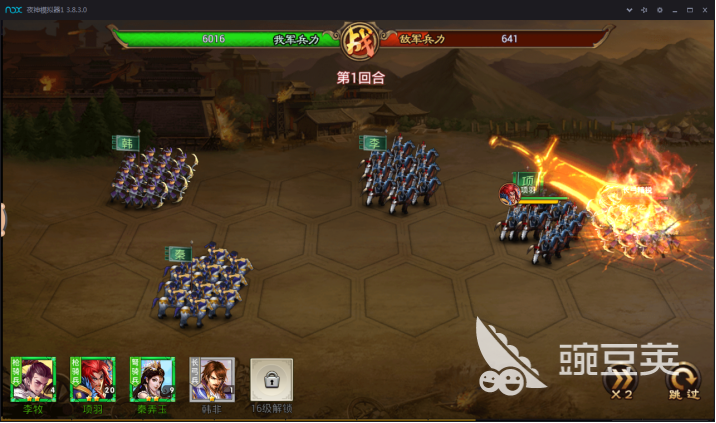Image resolution: width=716 pixels, height=423 pixels.
Task: Maximize the Nox emulator window
Action: pyautogui.click(x=689, y=8)
